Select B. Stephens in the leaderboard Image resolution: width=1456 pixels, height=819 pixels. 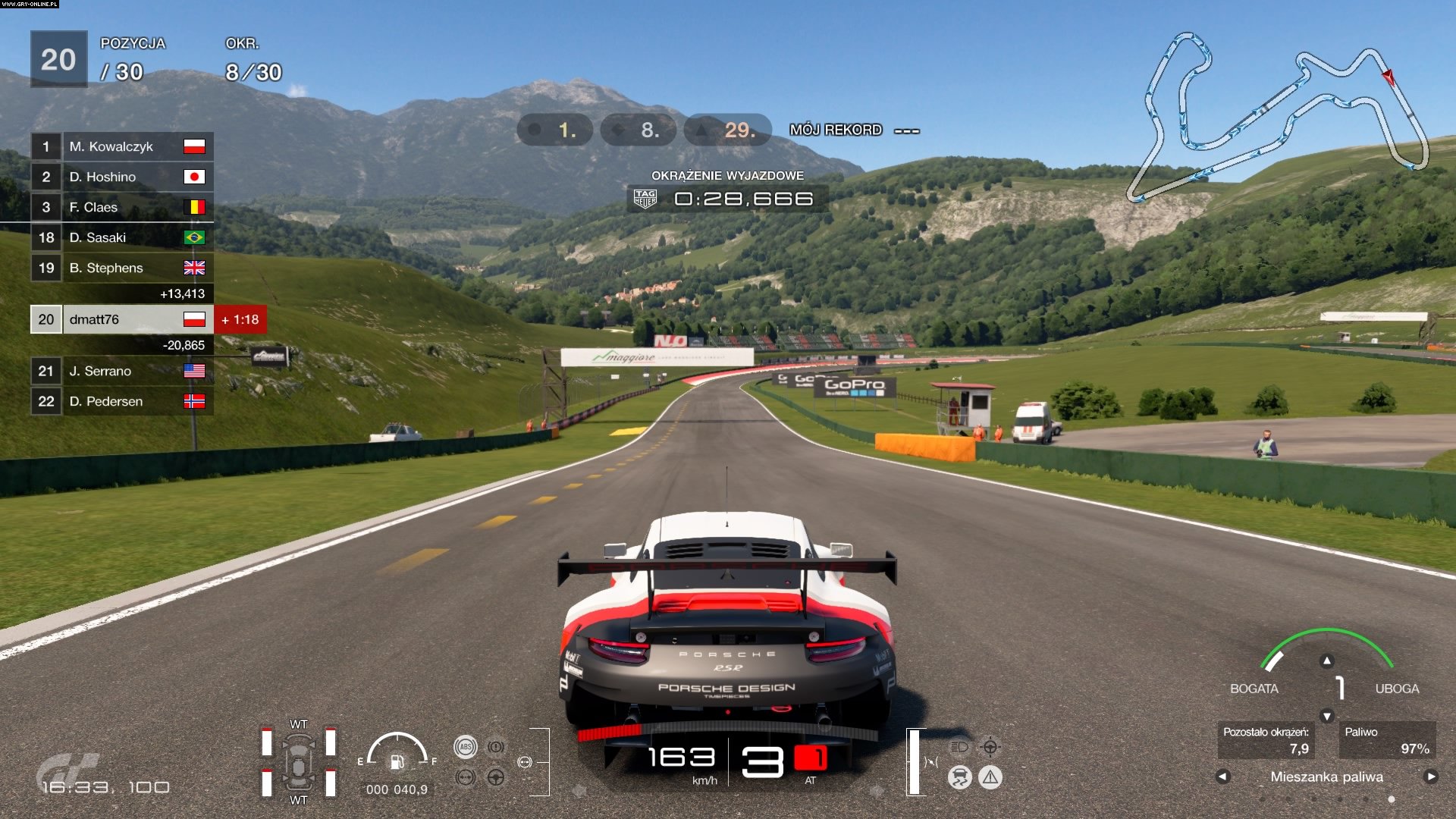[121, 268]
